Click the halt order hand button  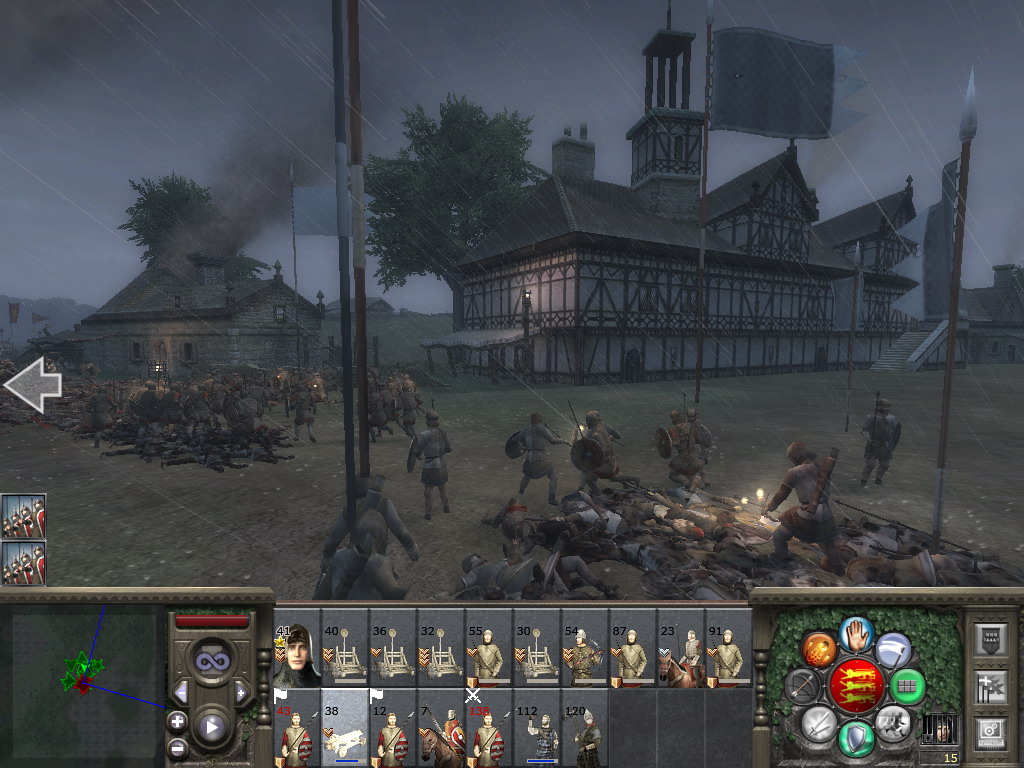[857, 633]
